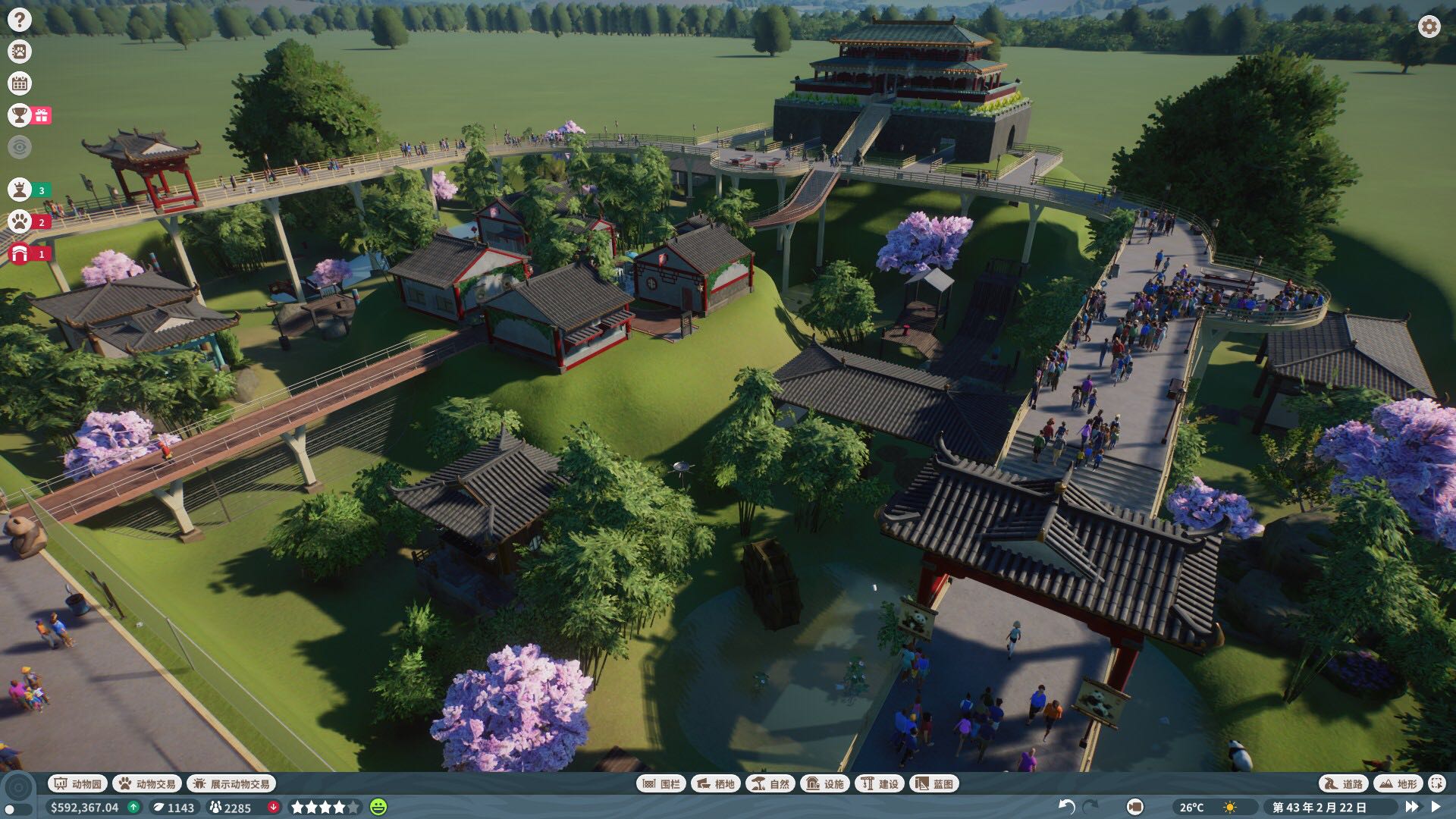Image resolution: width=1456 pixels, height=819 pixels.
Task: Open the settings gear
Action: coord(1429,27)
